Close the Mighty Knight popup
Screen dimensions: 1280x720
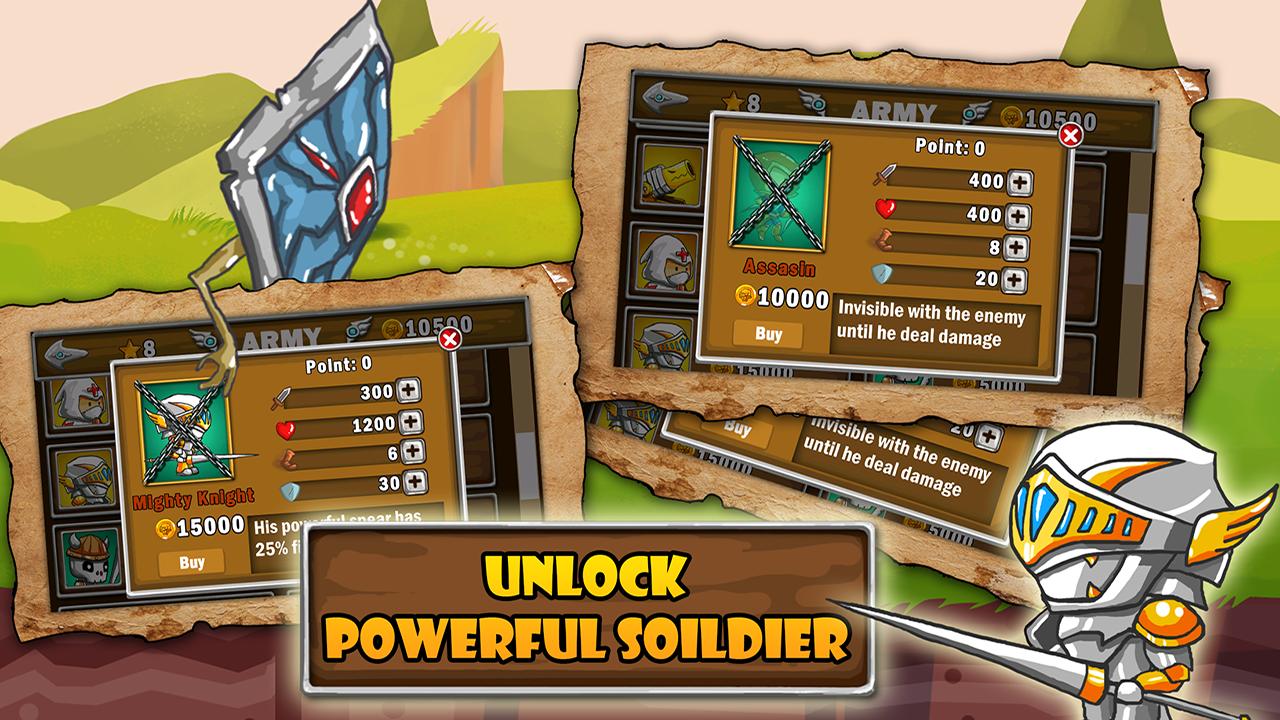(450, 340)
